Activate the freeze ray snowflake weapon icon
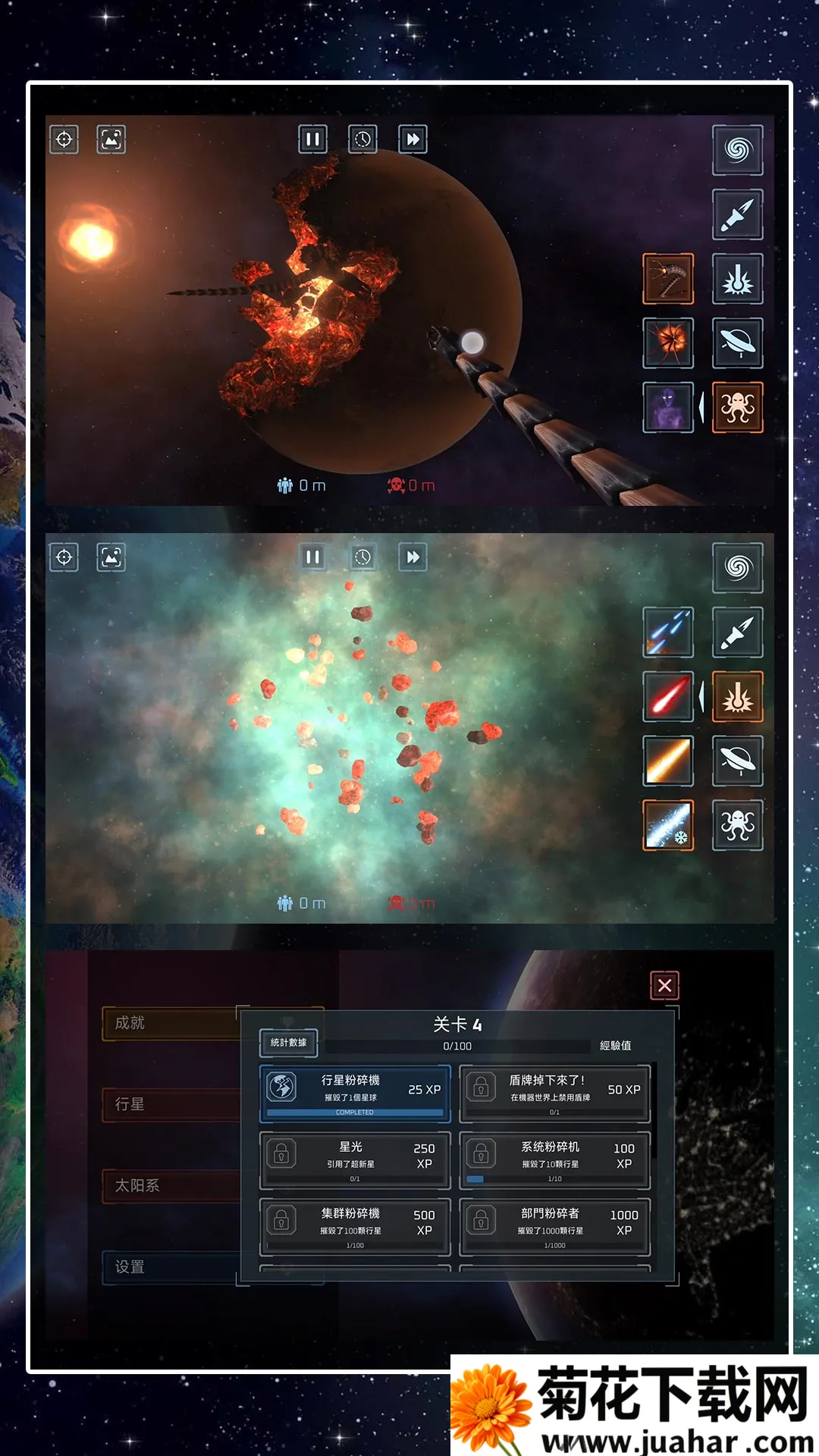 point(668,825)
